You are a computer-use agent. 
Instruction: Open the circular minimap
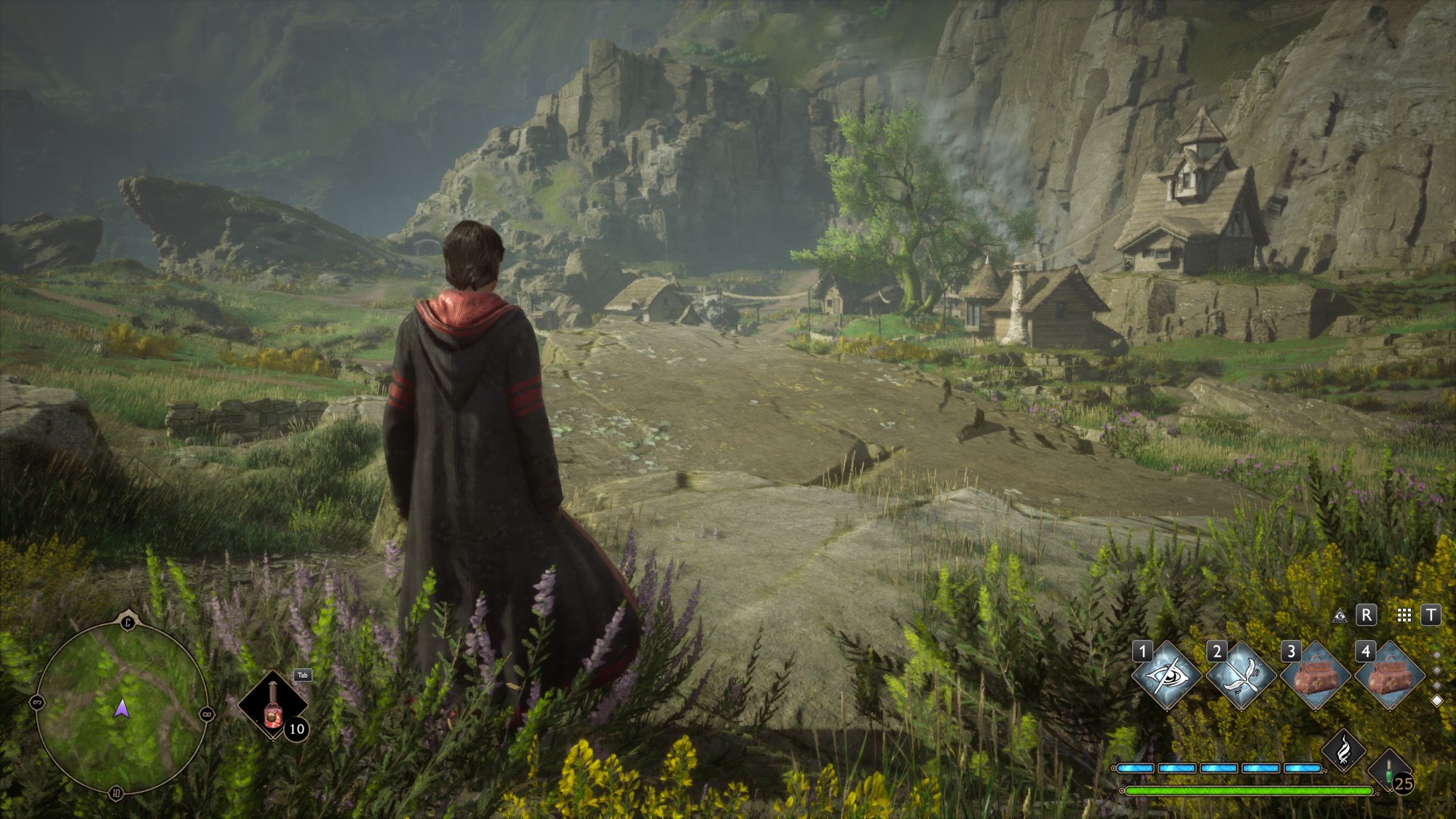[122, 706]
